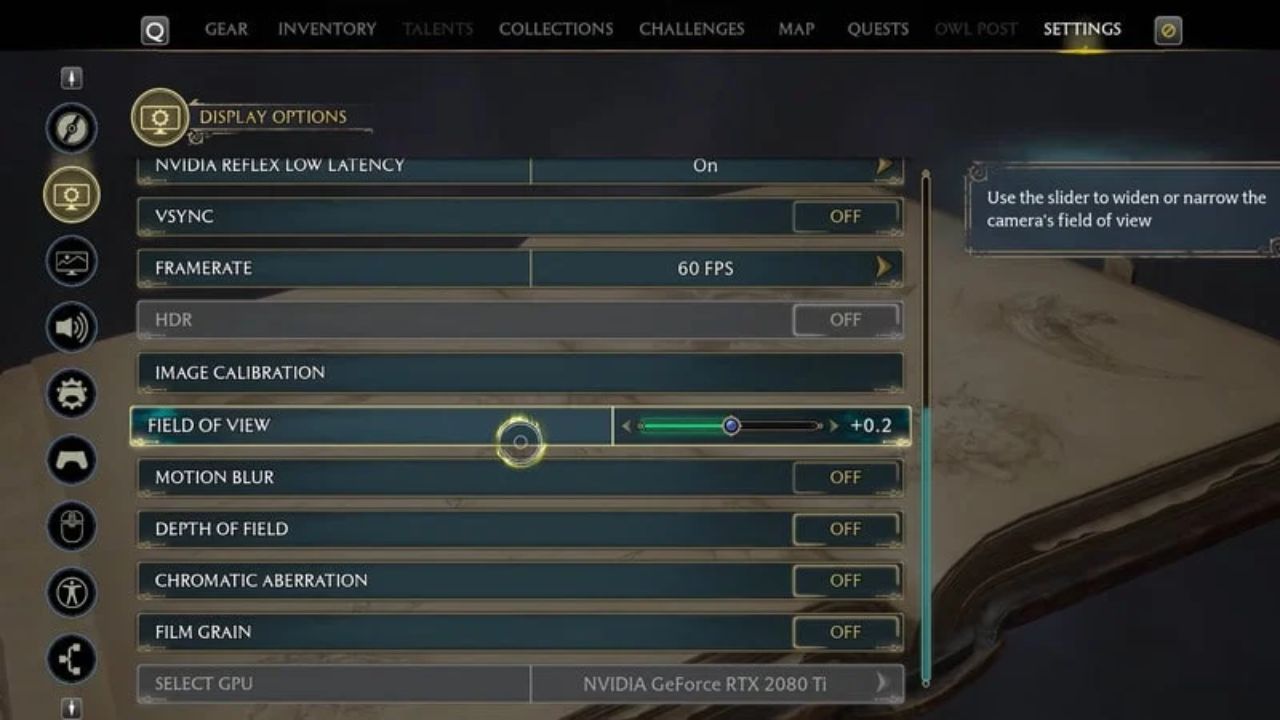1280x720 pixels.
Task: Select the compass Gameplay settings icon
Action: pyautogui.click(x=71, y=129)
